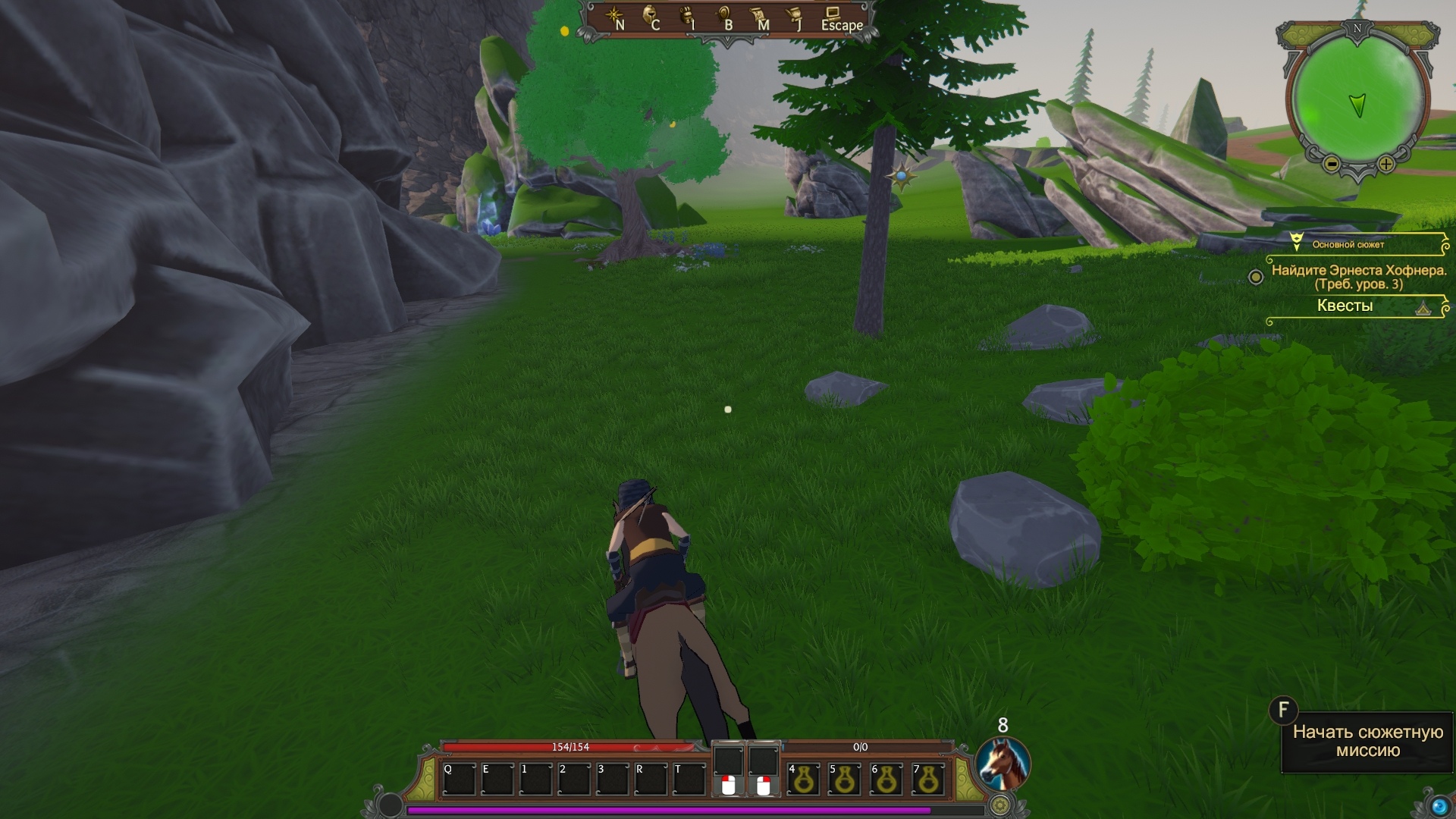
Task: Open the quest journal icon
Action: pos(795,17)
